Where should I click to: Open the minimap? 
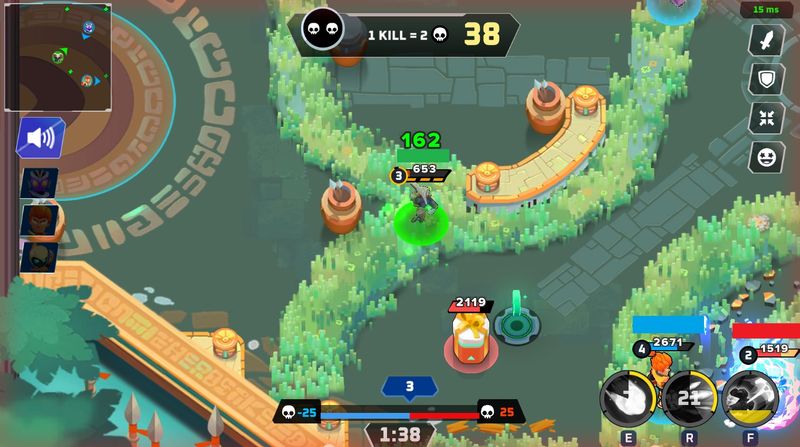tap(58, 55)
